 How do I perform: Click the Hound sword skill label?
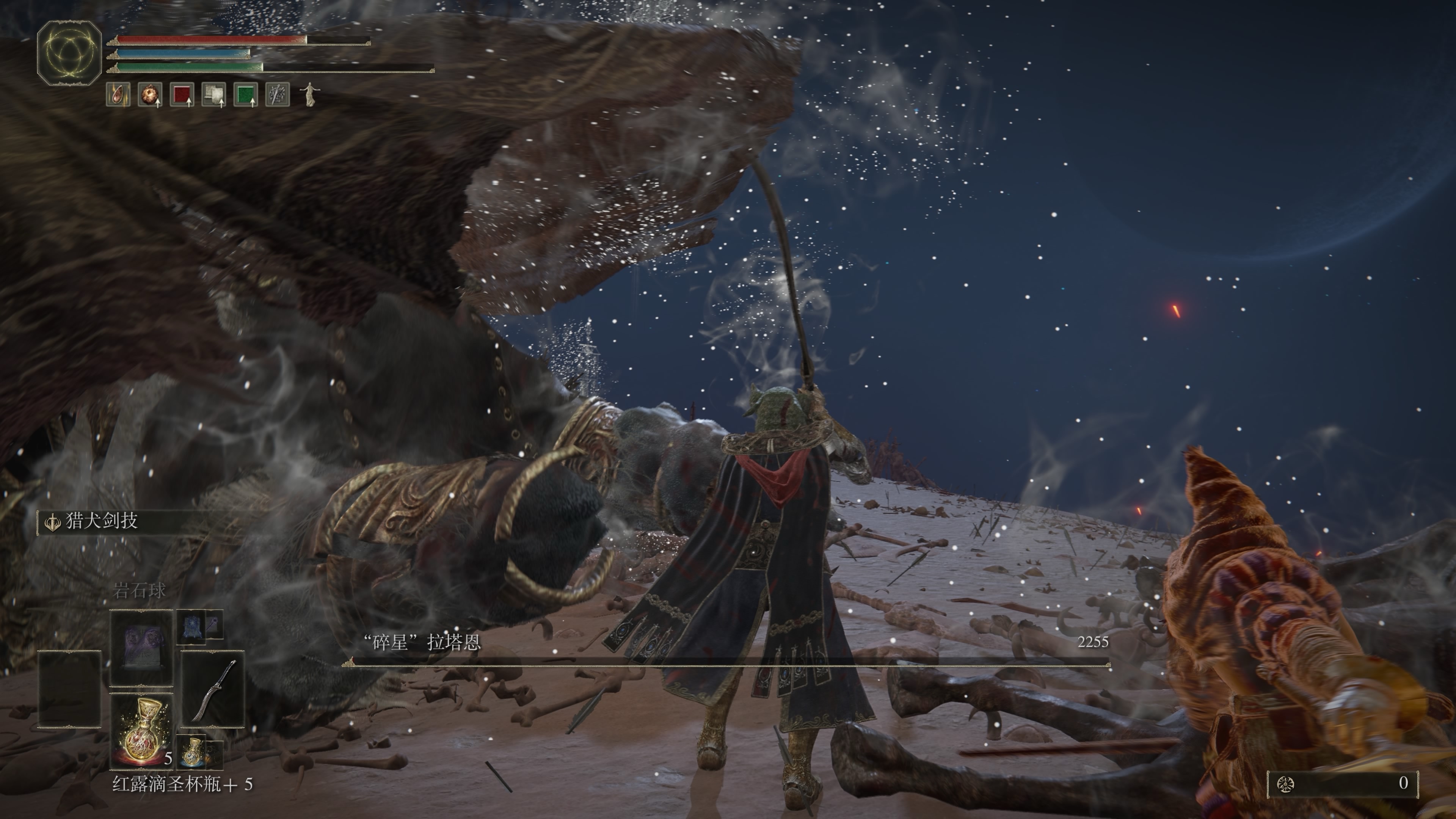tap(102, 521)
